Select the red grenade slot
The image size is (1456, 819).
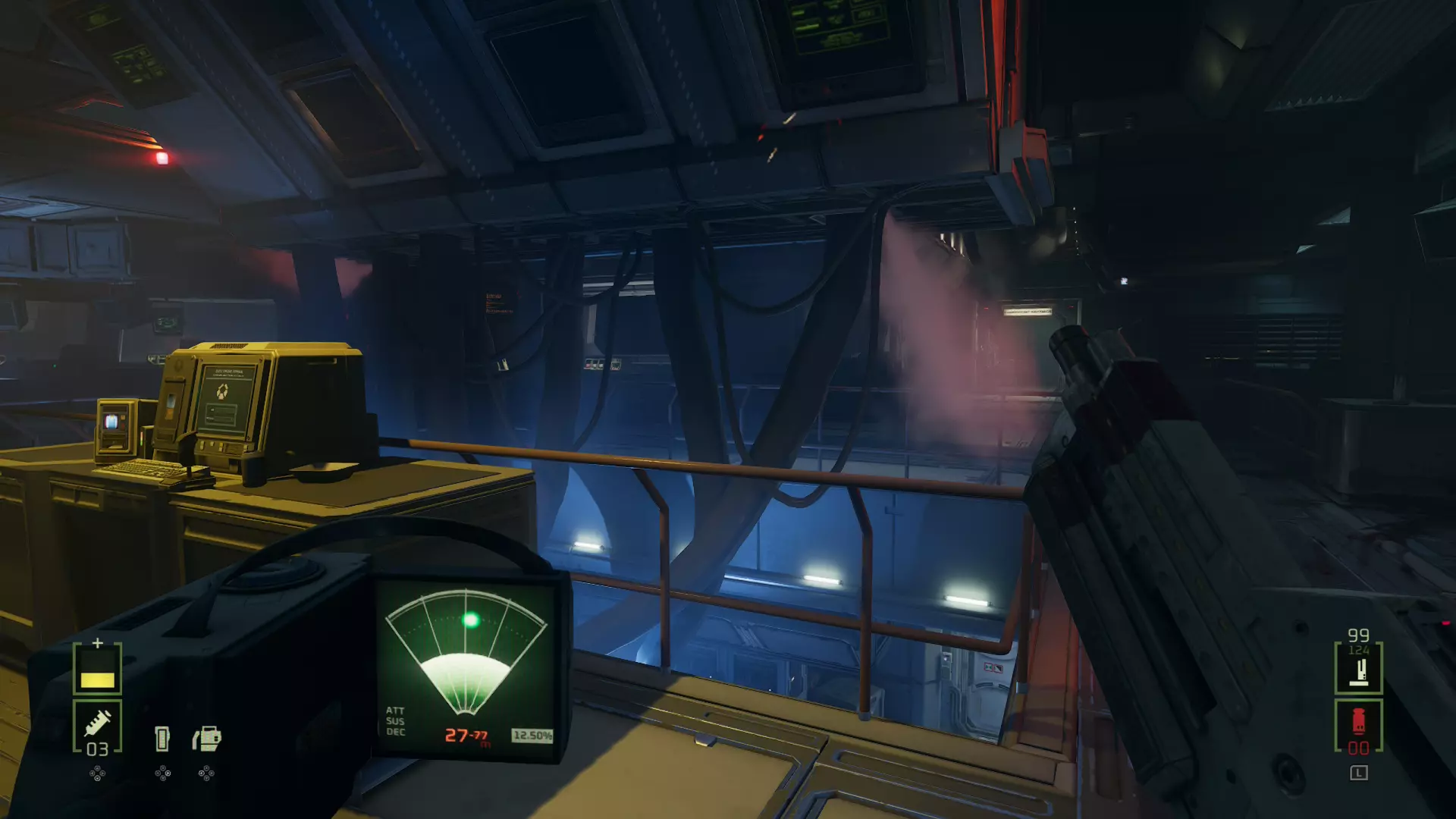[x=1358, y=726]
